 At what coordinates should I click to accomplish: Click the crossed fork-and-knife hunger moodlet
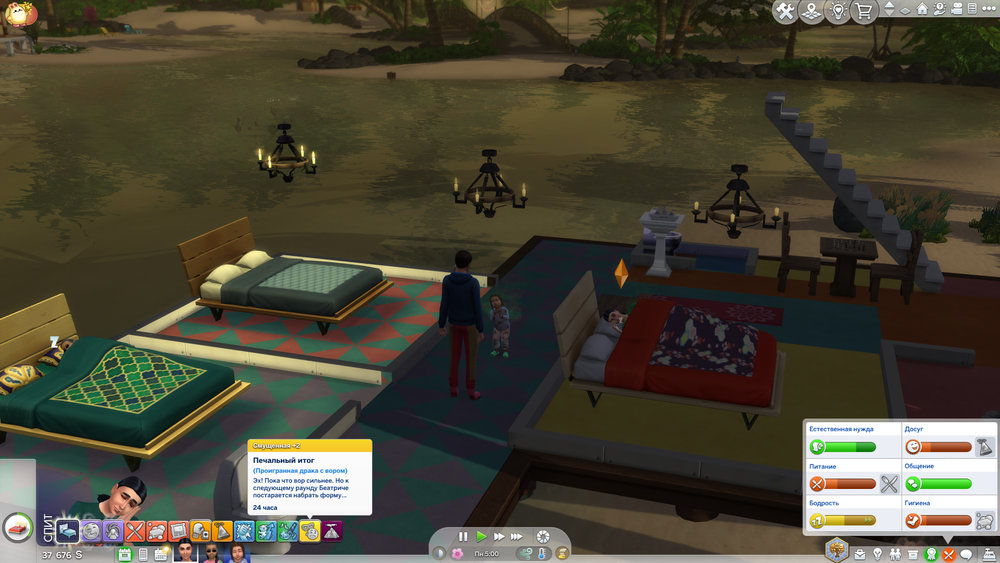(x=135, y=531)
